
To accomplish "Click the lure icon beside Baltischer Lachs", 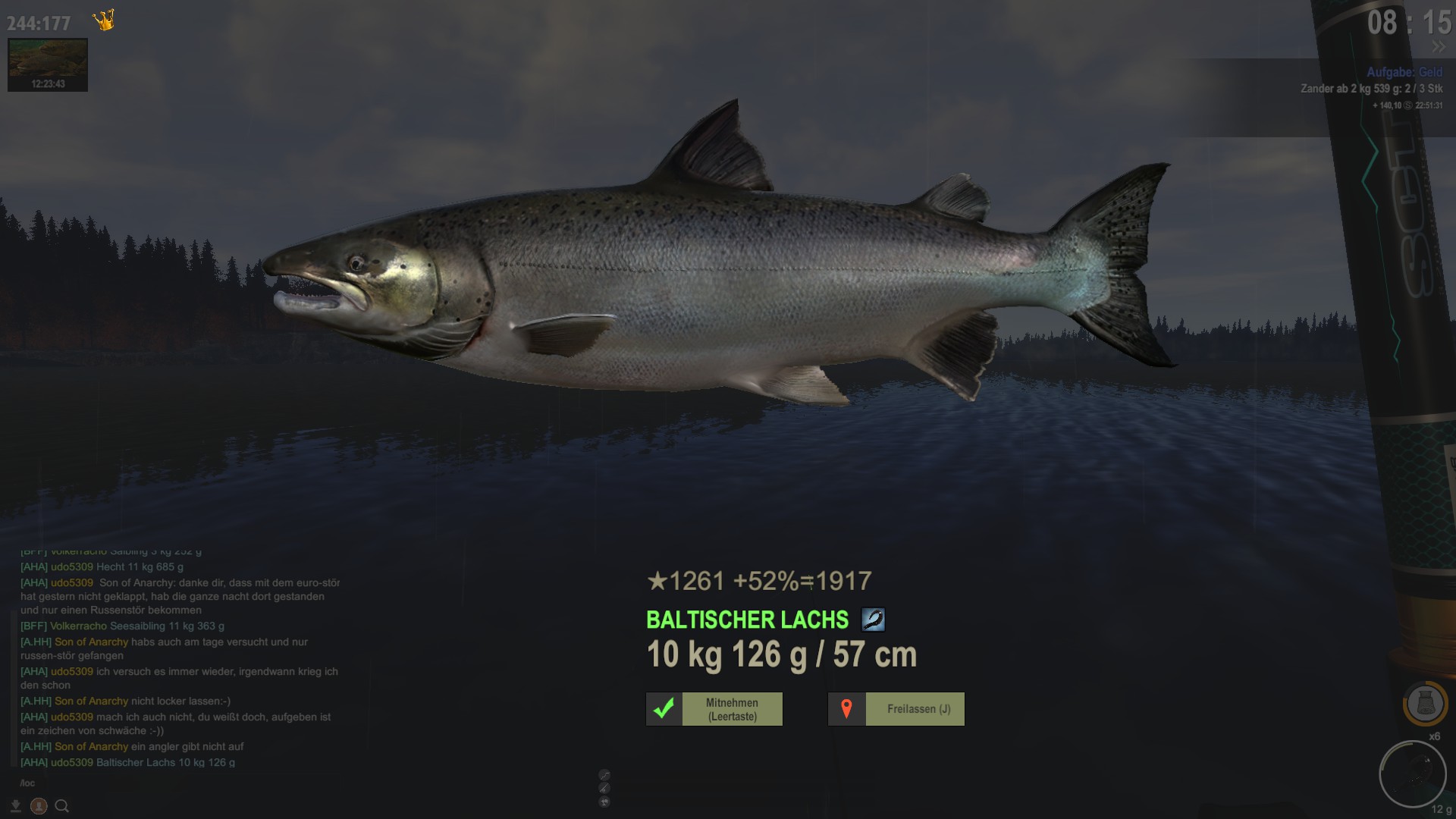I will pyautogui.click(x=873, y=620).
